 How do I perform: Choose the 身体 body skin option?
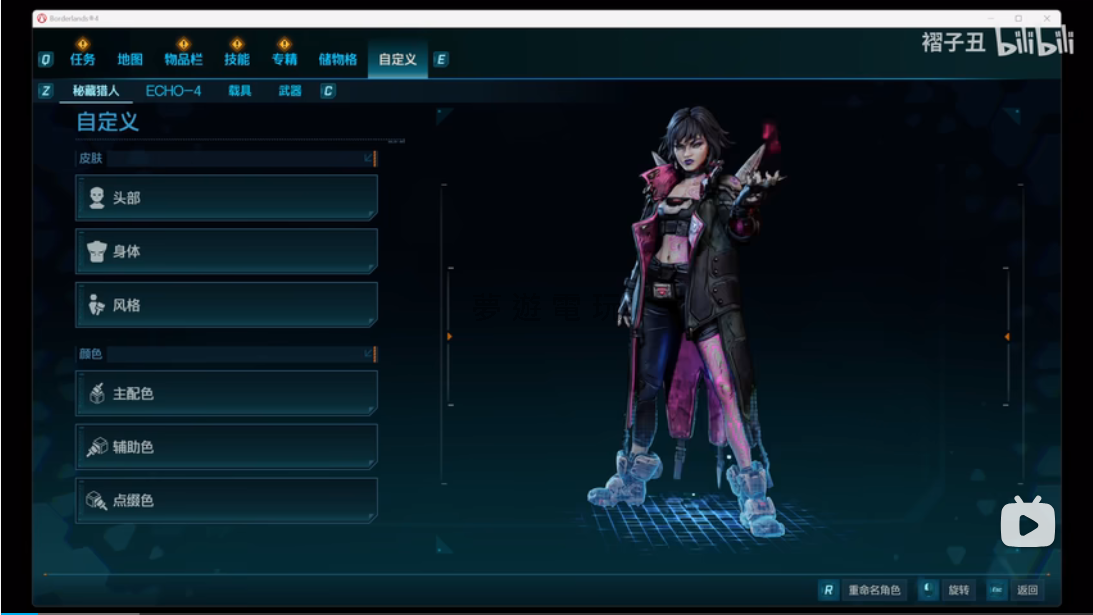tap(227, 251)
